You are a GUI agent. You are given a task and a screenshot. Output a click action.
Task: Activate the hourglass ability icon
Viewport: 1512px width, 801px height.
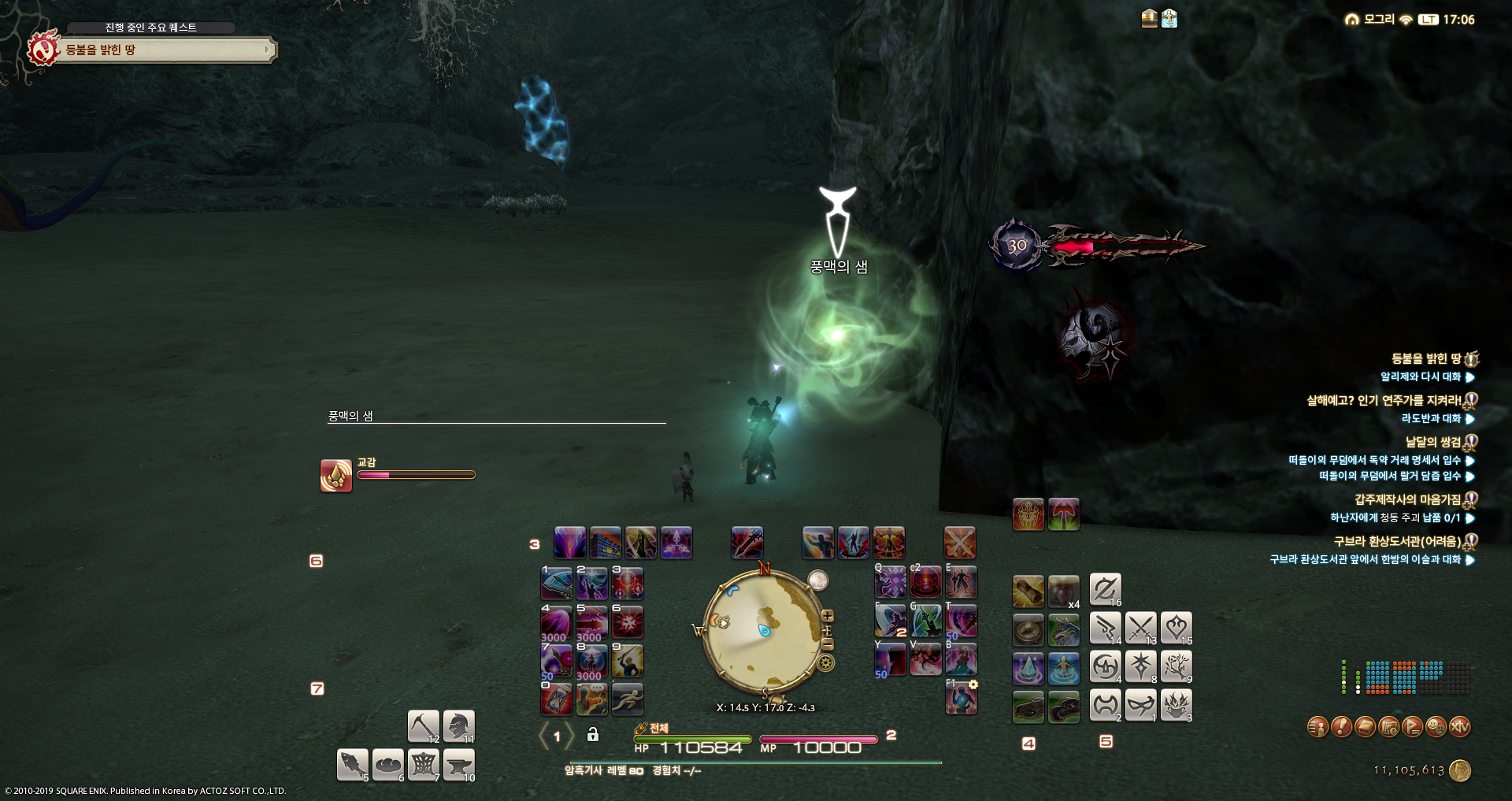(557, 699)
